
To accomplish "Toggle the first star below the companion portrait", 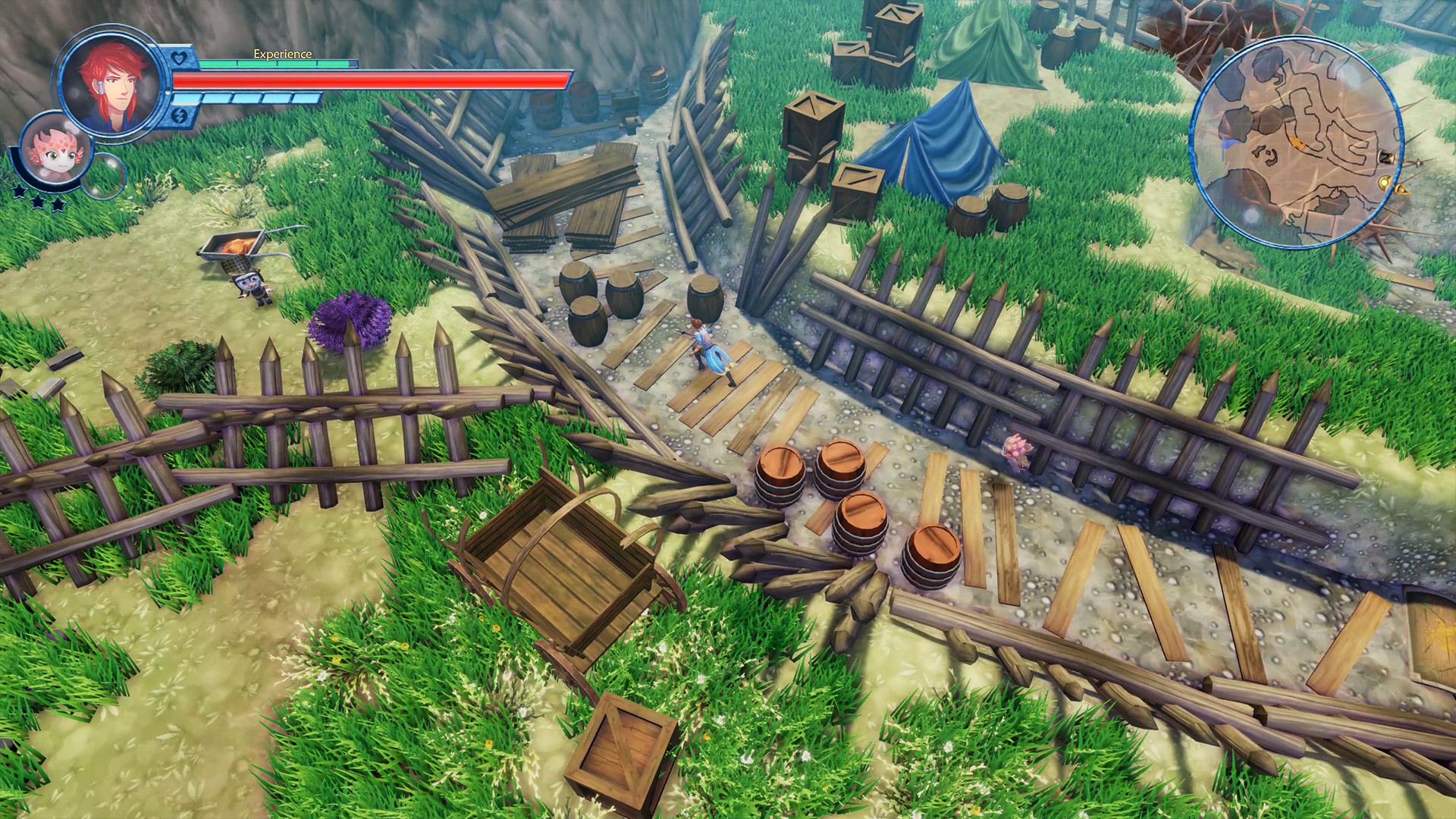I will point(19,193).
